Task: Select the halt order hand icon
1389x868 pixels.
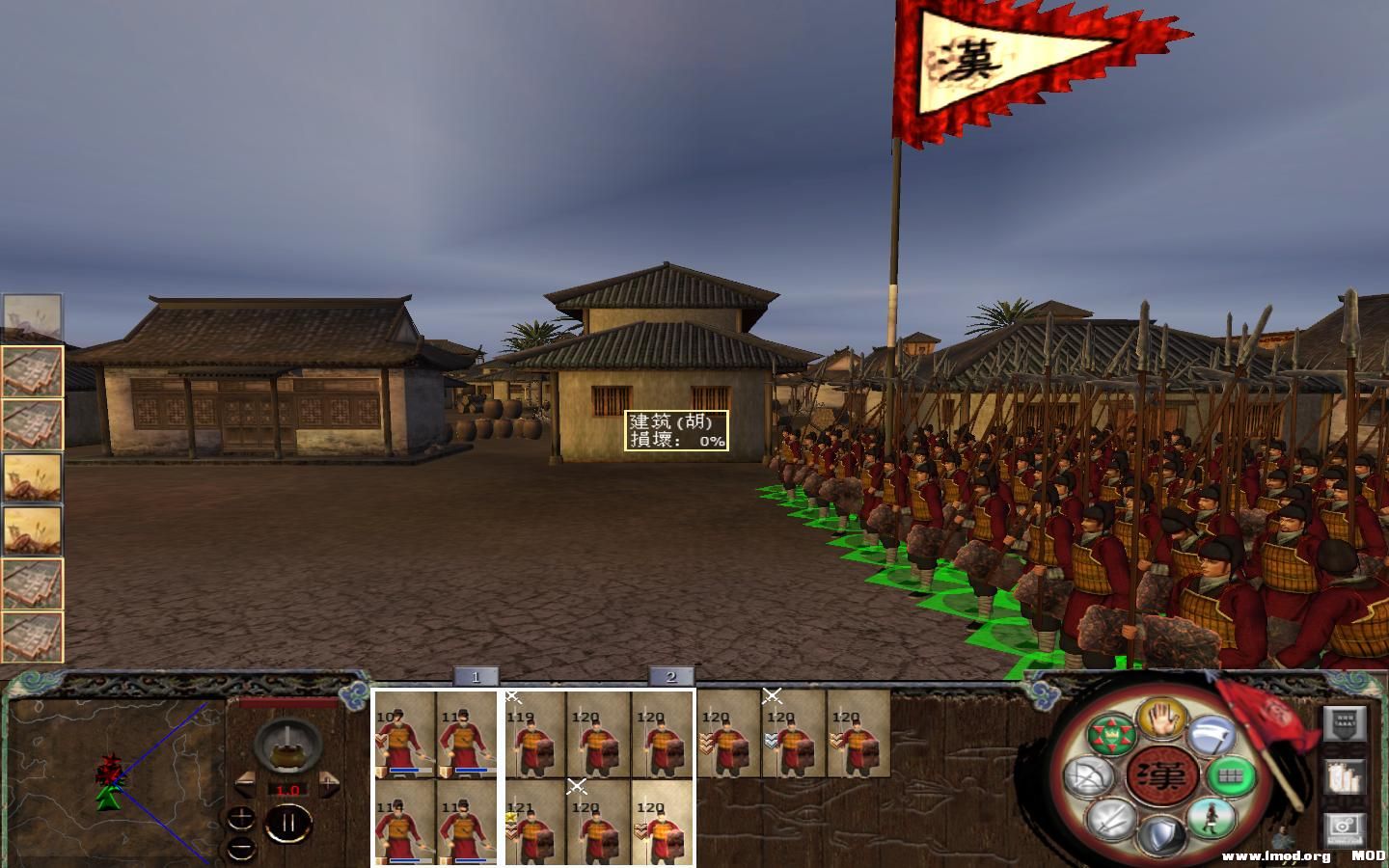Action: (x=1161, y=719)
